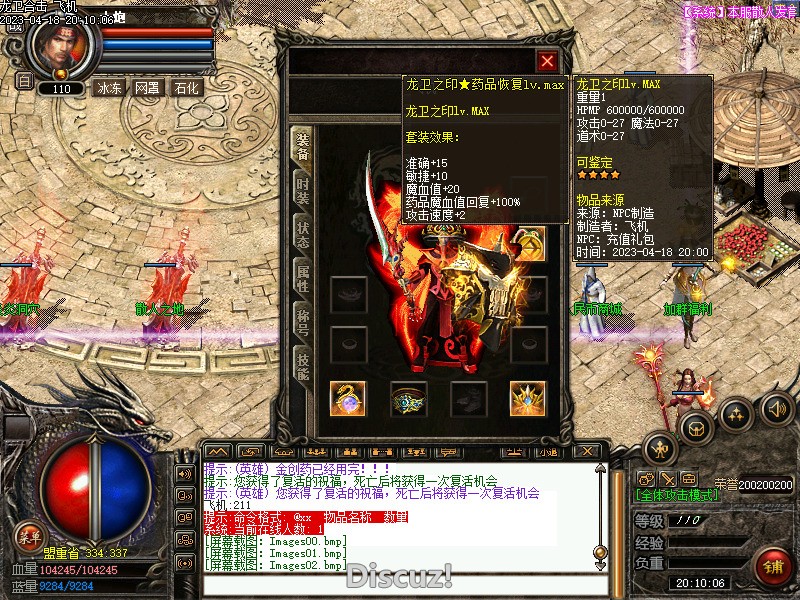This screenshot has width=800, height=600.
Task: Switch to the 时装 (fashion) tab
Action: click(302, 189)
